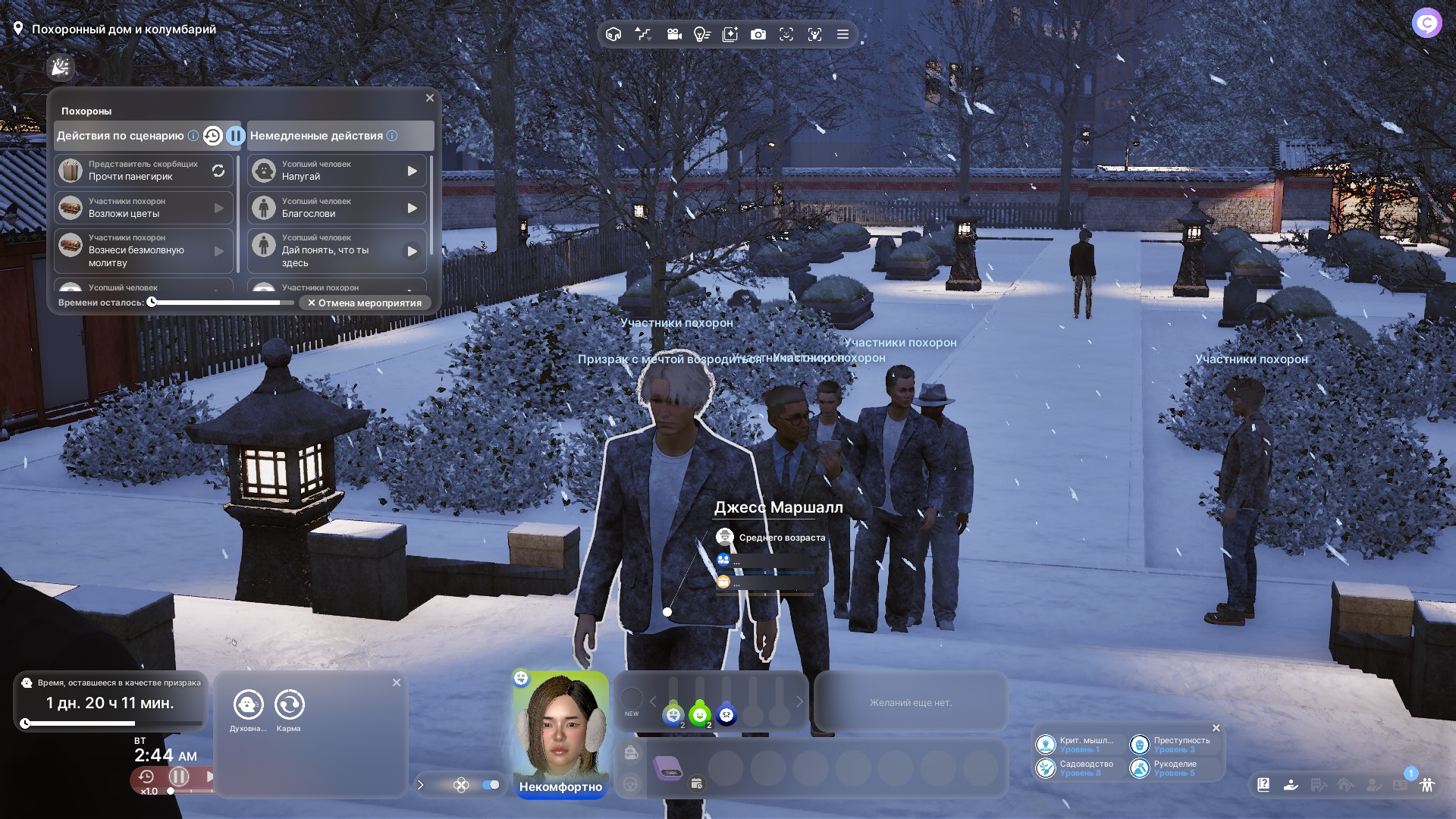This screenshot has height=819, width=1456.
Task: Open the purple account avatar button
Action: (1426, 23)
